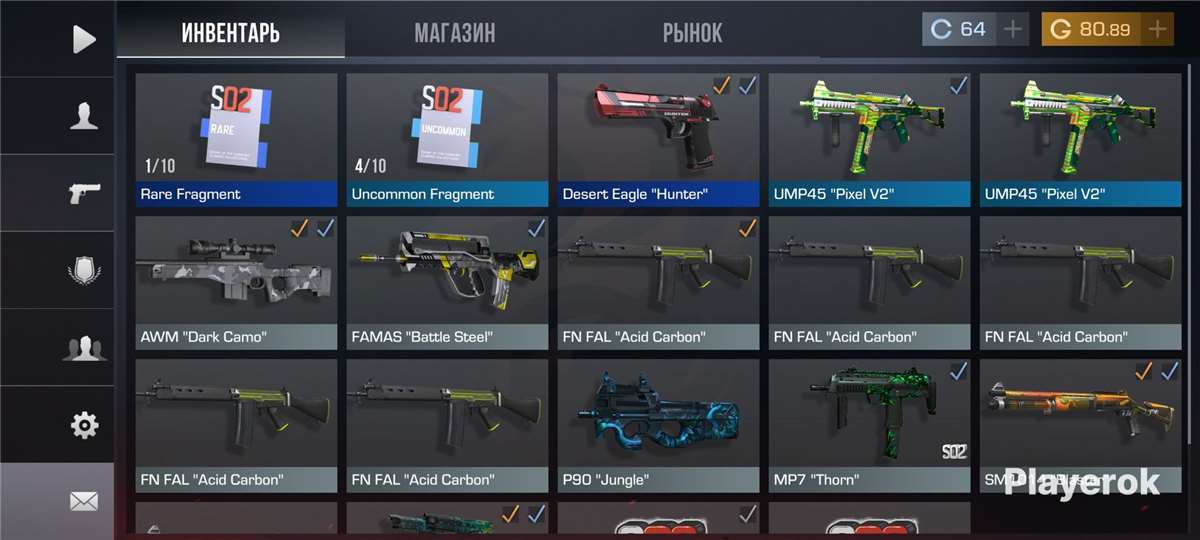This screenshot has width=1200, height=540.
Task: Select the Rare Fragment item
Action: coord(236,139)
